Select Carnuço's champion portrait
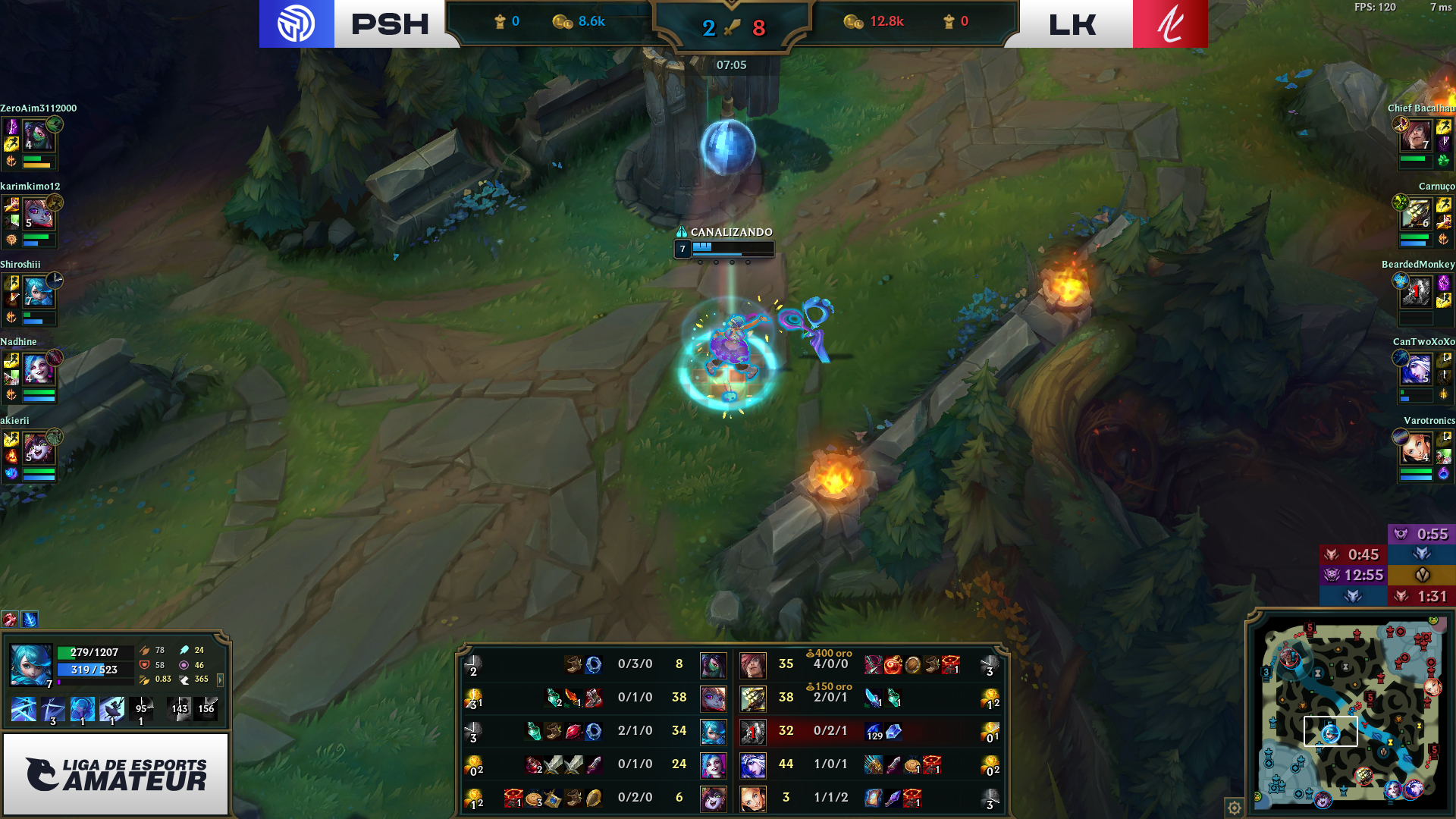This screenshot has height=819, width=1456. coord(1416,214)
